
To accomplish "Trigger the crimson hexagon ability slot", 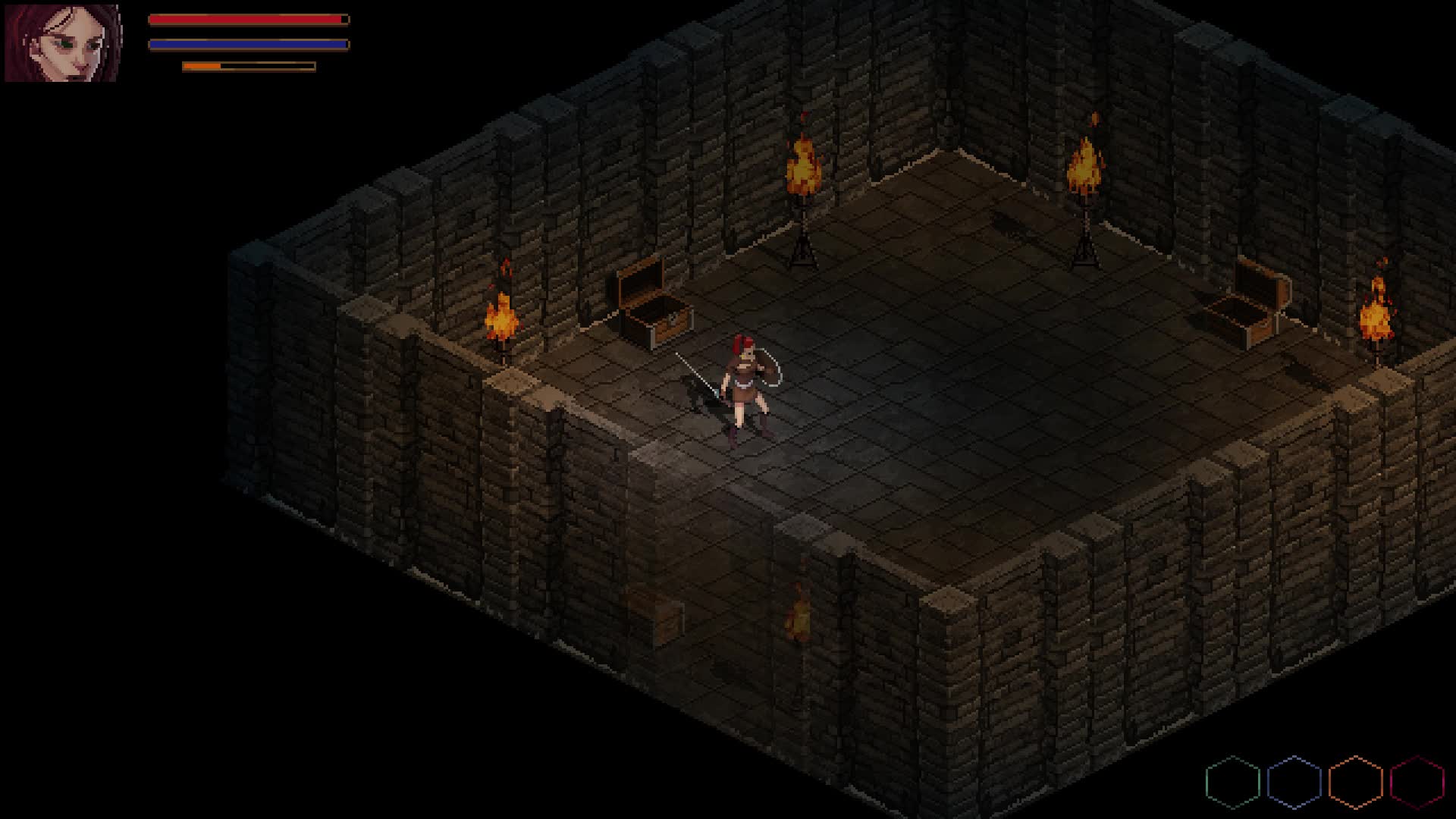I will coord(1417,782).
